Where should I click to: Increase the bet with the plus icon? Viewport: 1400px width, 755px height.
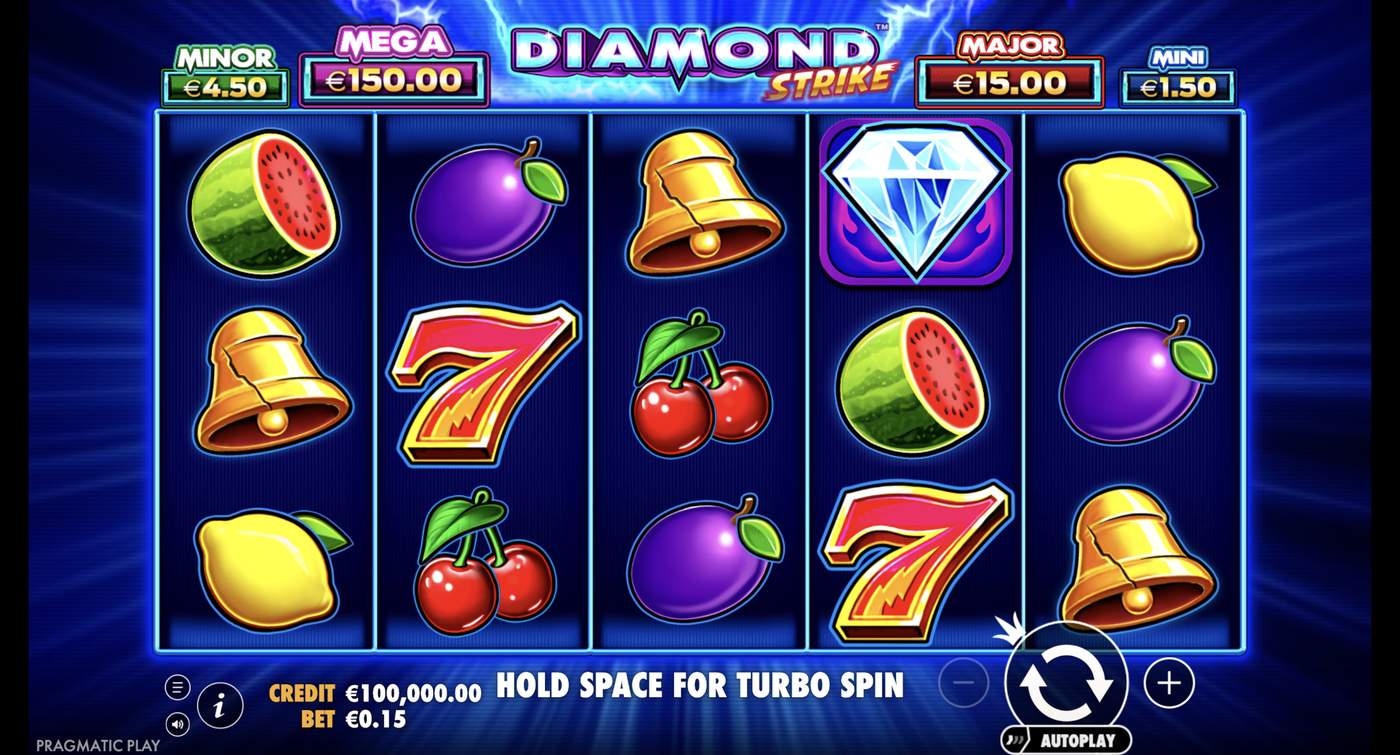(x=1168, y=683)
